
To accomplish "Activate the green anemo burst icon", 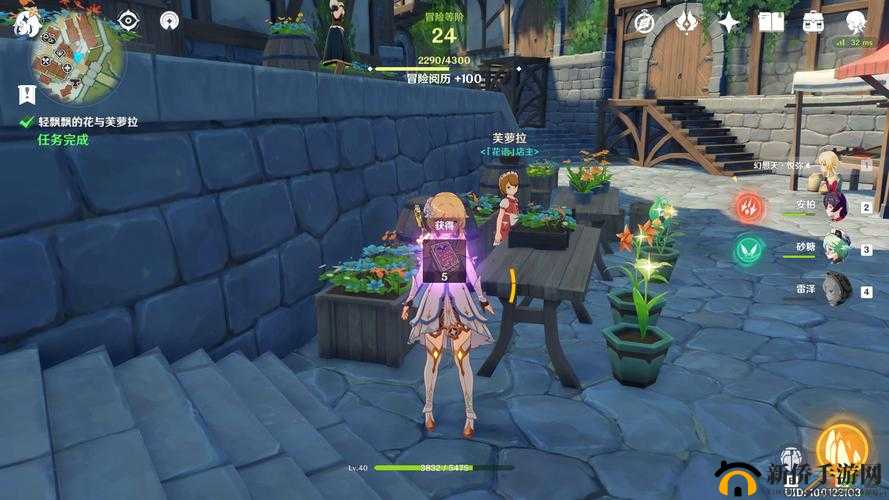I will pos(747,250).
